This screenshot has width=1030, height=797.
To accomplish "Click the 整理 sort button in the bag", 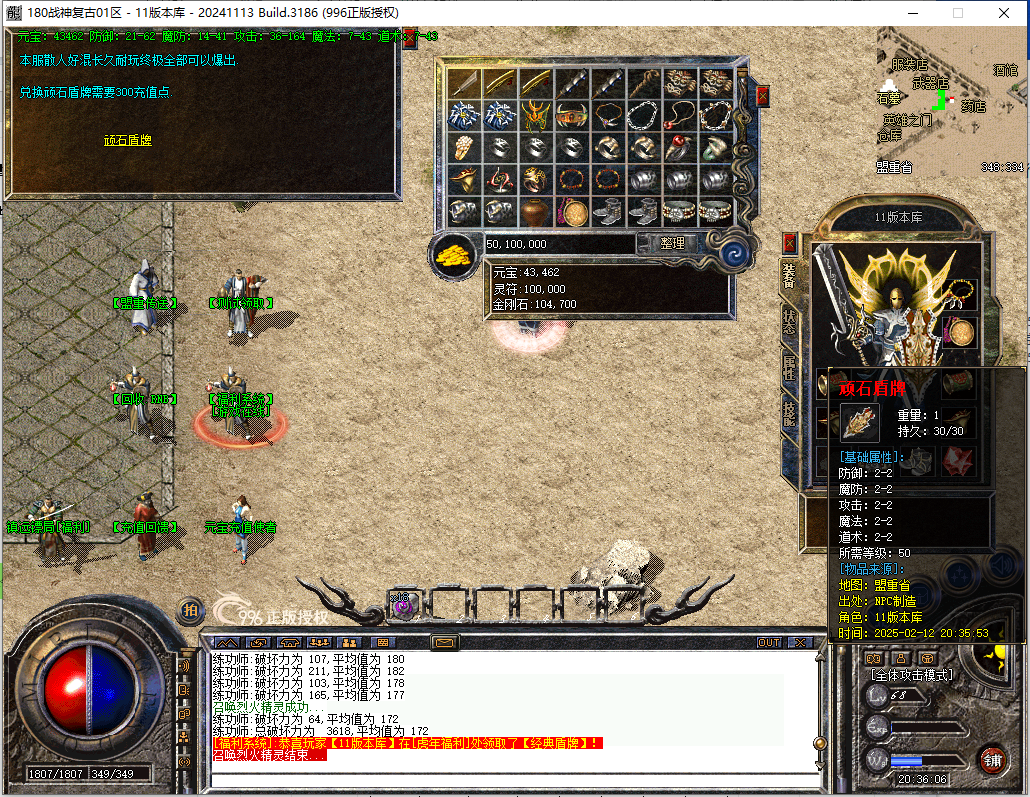I will pos(673,243).
